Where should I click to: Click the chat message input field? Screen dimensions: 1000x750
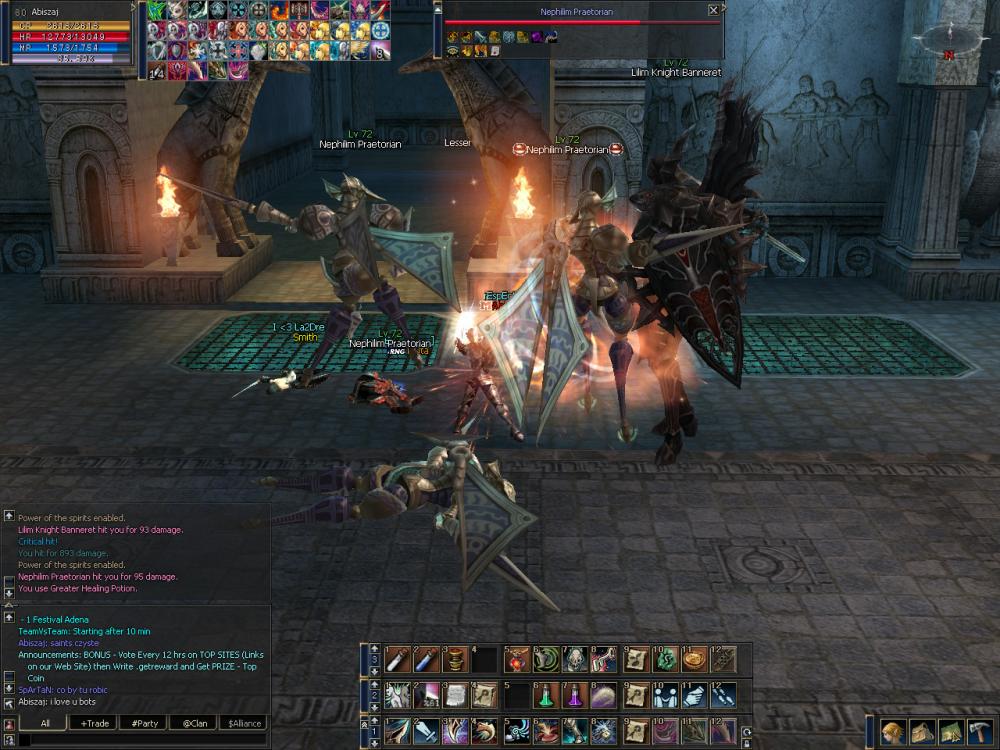(x=140, y=740)
